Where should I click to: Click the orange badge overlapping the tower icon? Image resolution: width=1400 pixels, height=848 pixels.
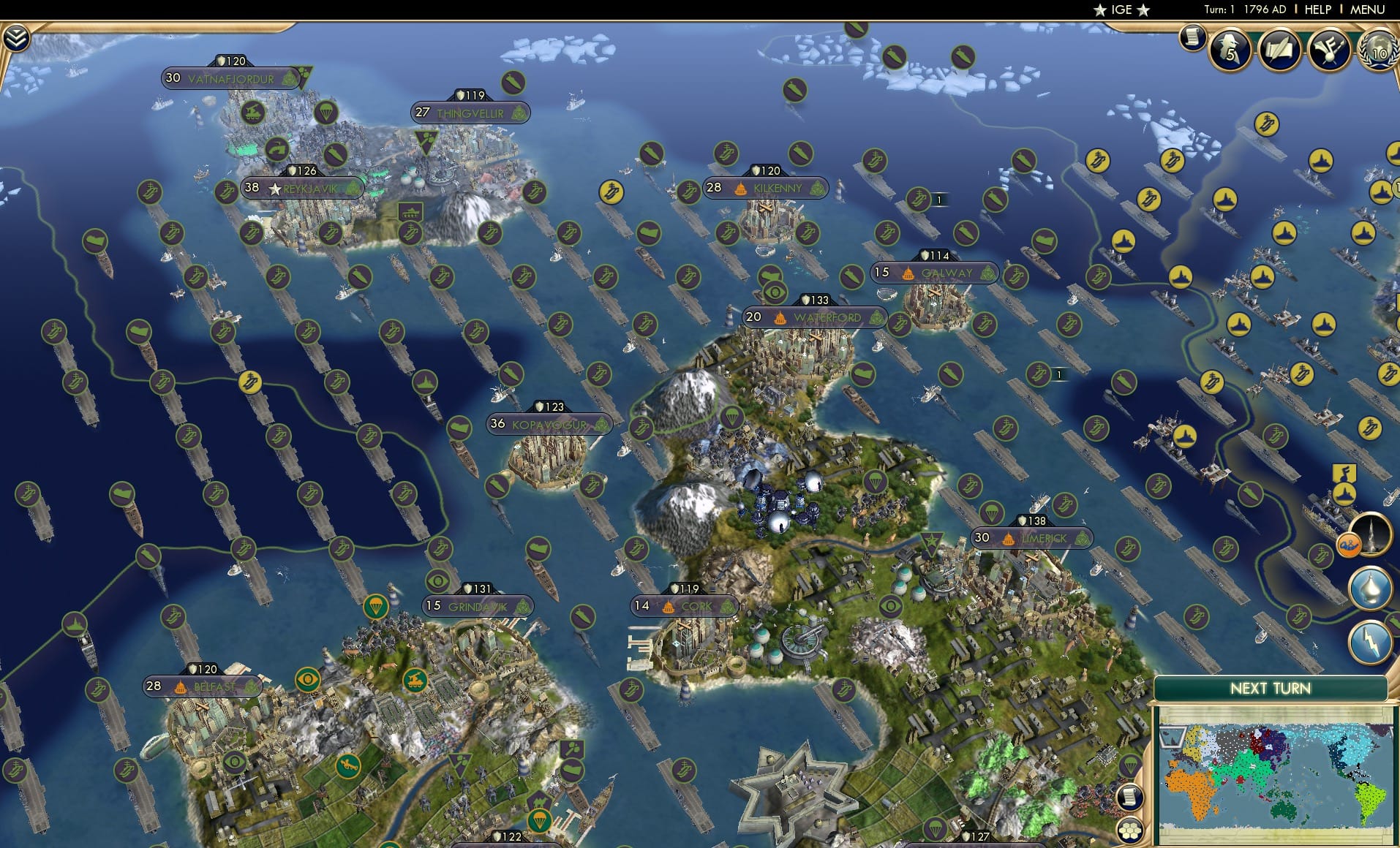click(1350, 544)
